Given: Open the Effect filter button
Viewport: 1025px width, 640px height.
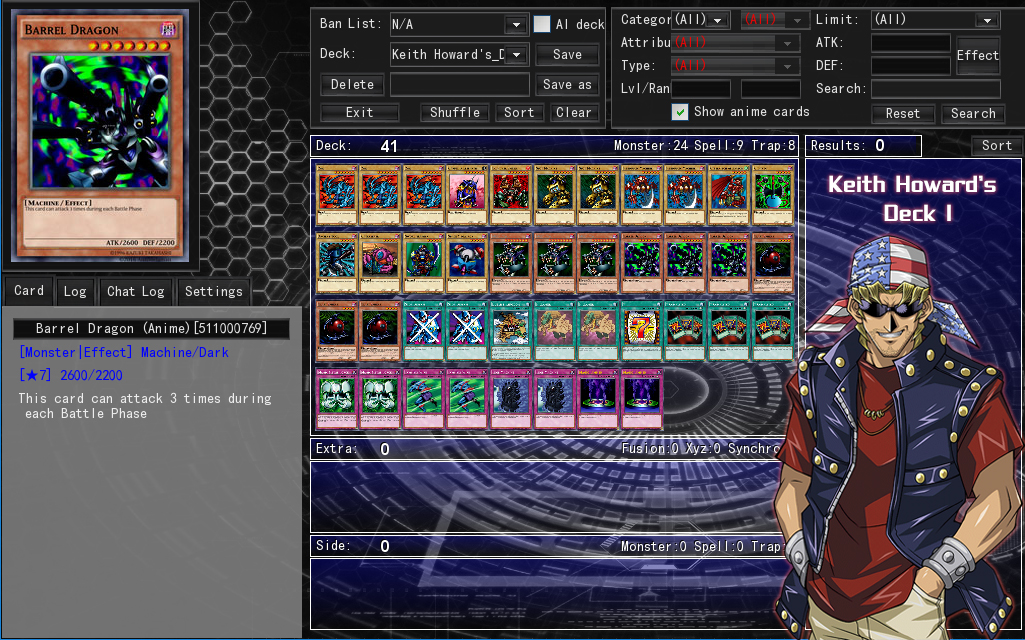Looking at the screenshot, I should pyautogui.click(x=977, y=56).
